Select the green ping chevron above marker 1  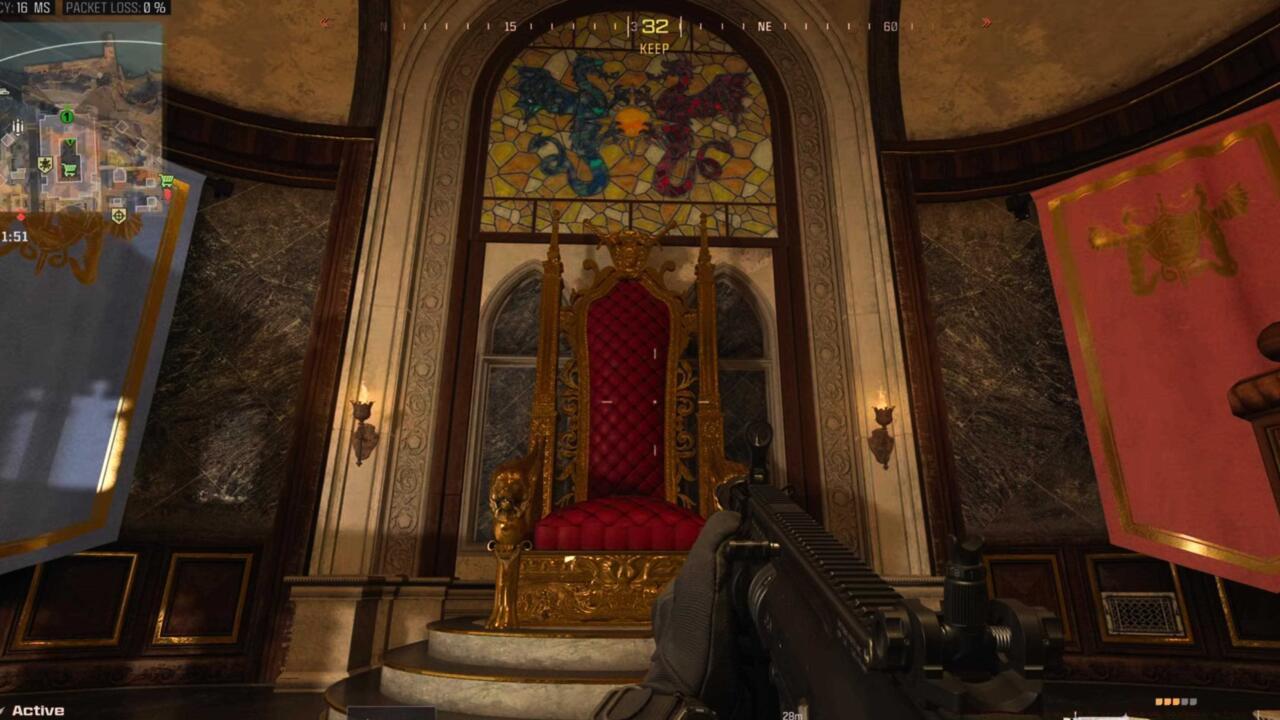(68, 108)
